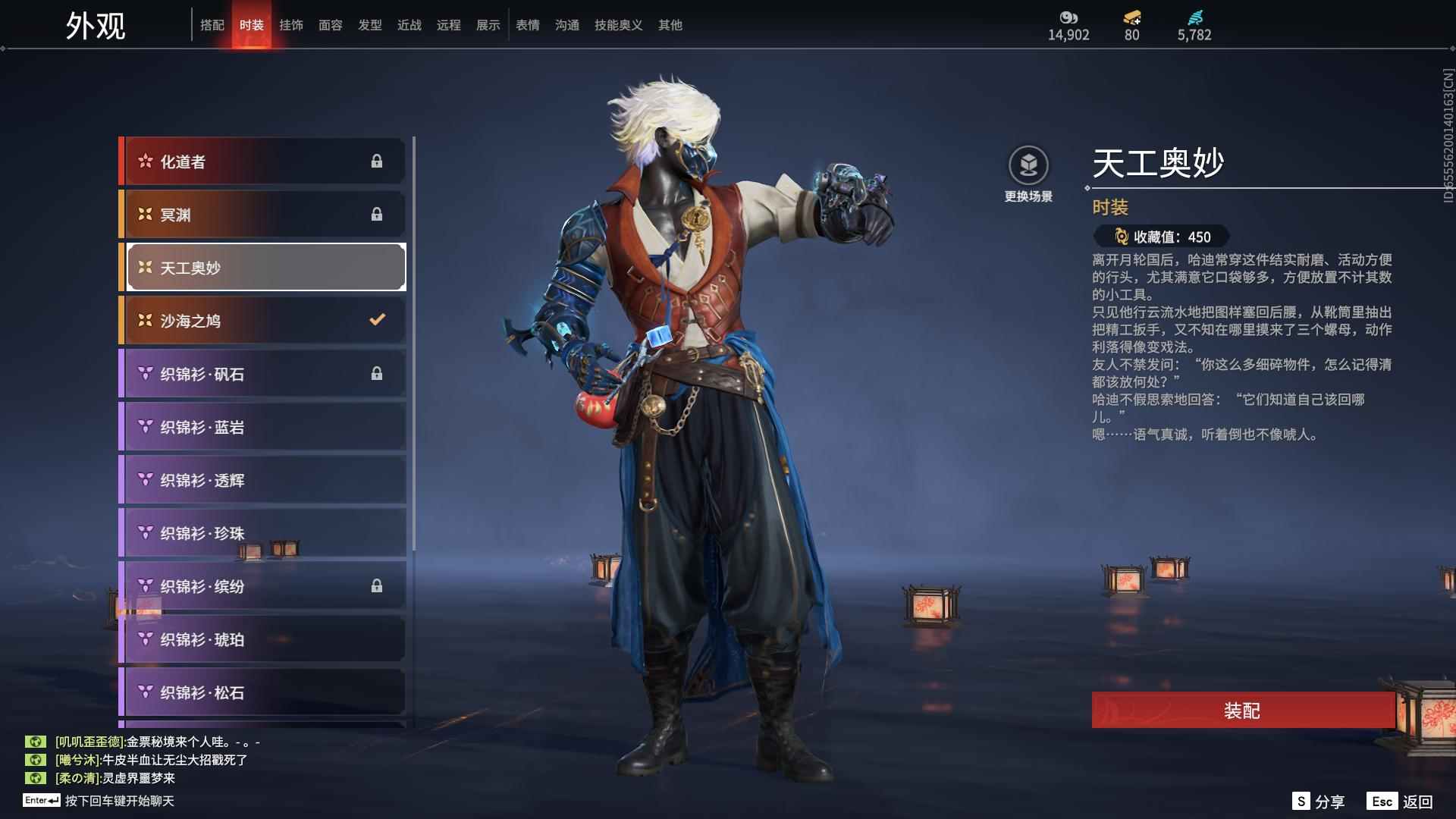Return with the 返回 button
The height and width of the screenshot is (819, 1456).
[1400, 802]
